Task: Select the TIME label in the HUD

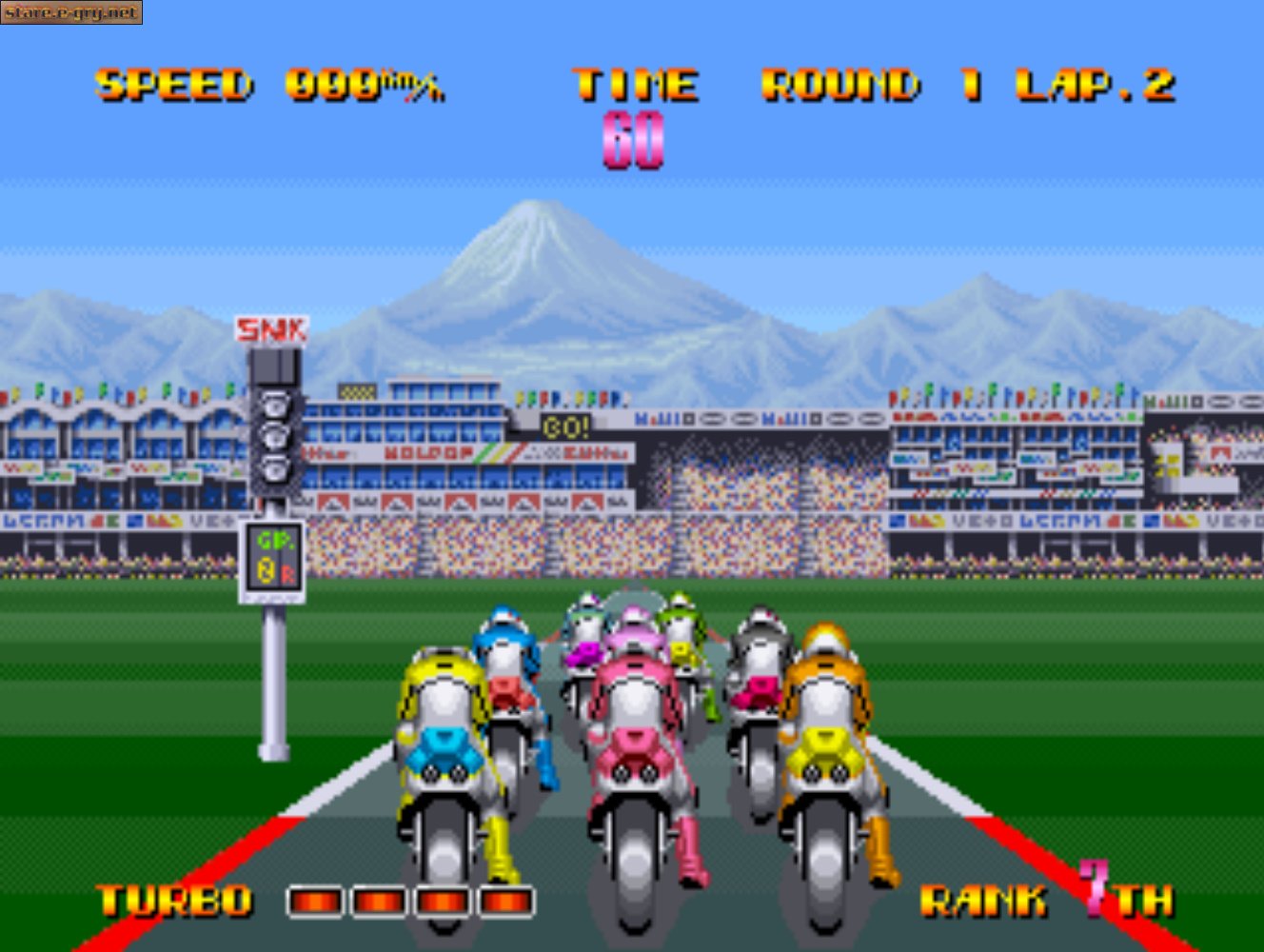Action: [x=635, y=84]
